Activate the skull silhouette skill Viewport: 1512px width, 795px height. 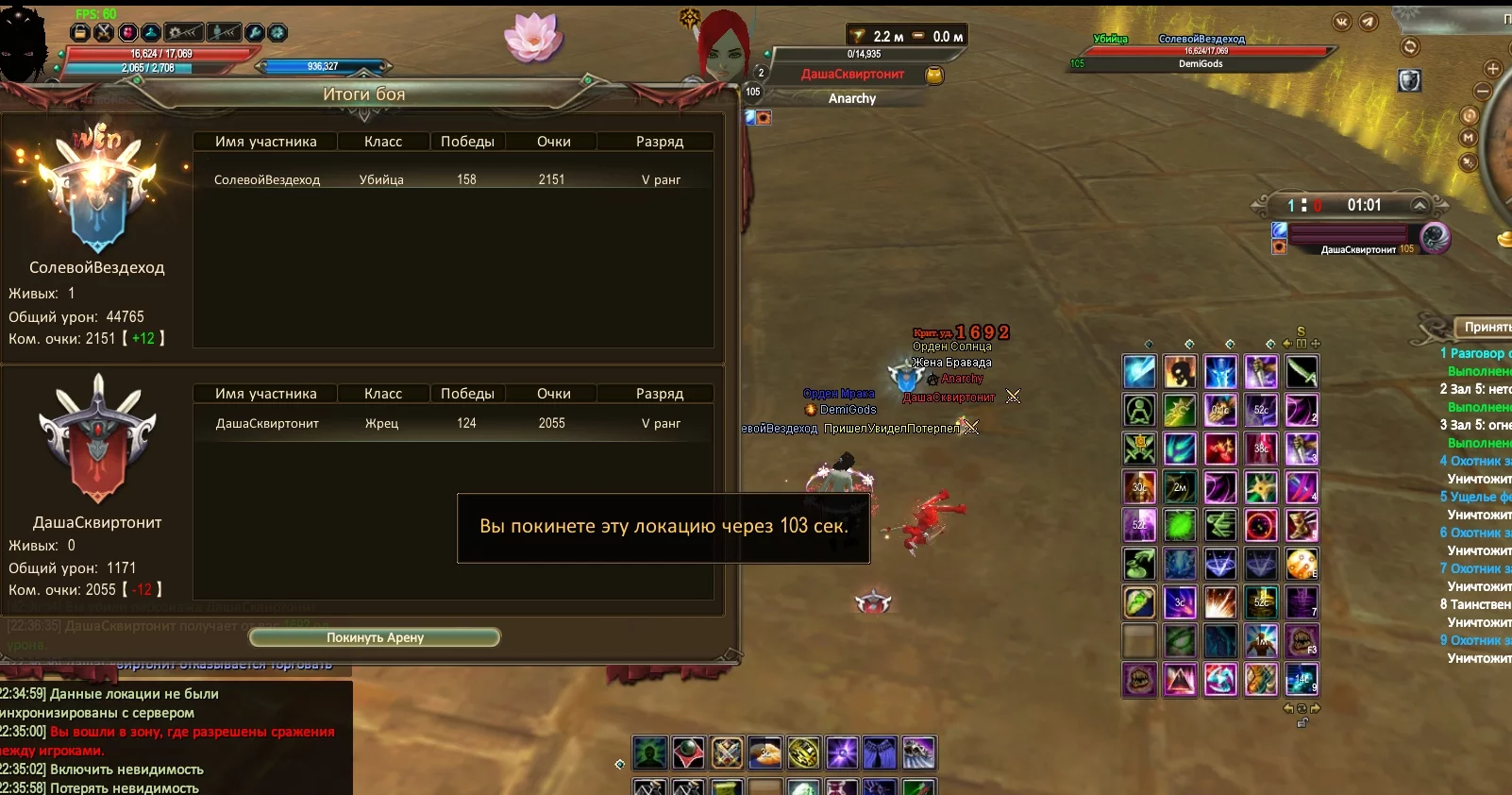[x=1180, y=373]
